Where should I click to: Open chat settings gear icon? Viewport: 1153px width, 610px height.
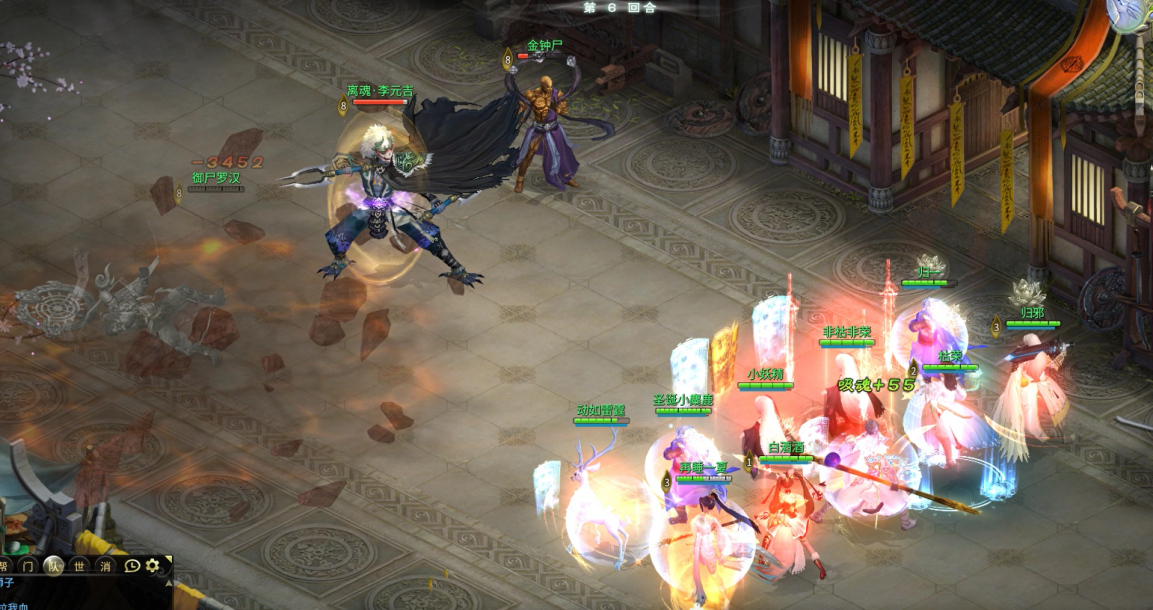pos(153,566)
